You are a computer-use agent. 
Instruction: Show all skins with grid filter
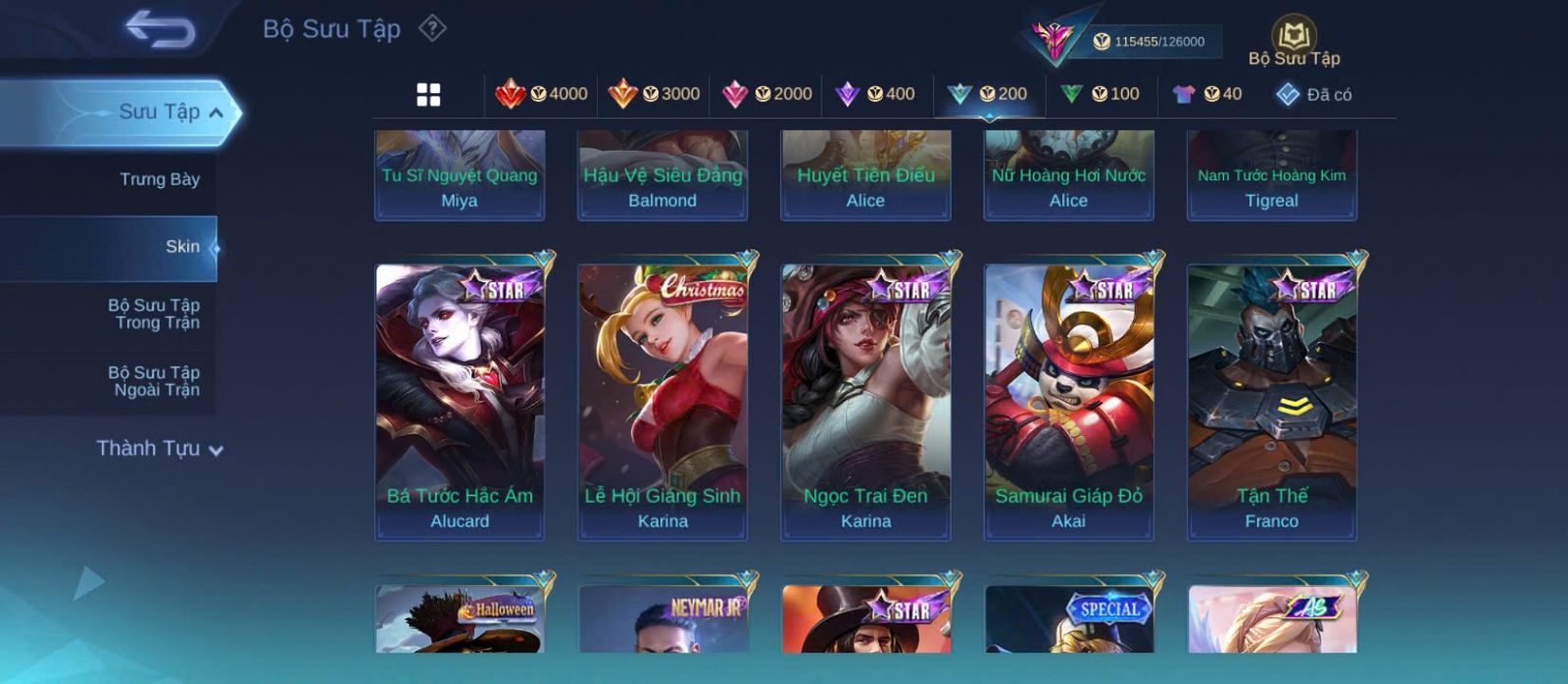click(x=428, y=94)
